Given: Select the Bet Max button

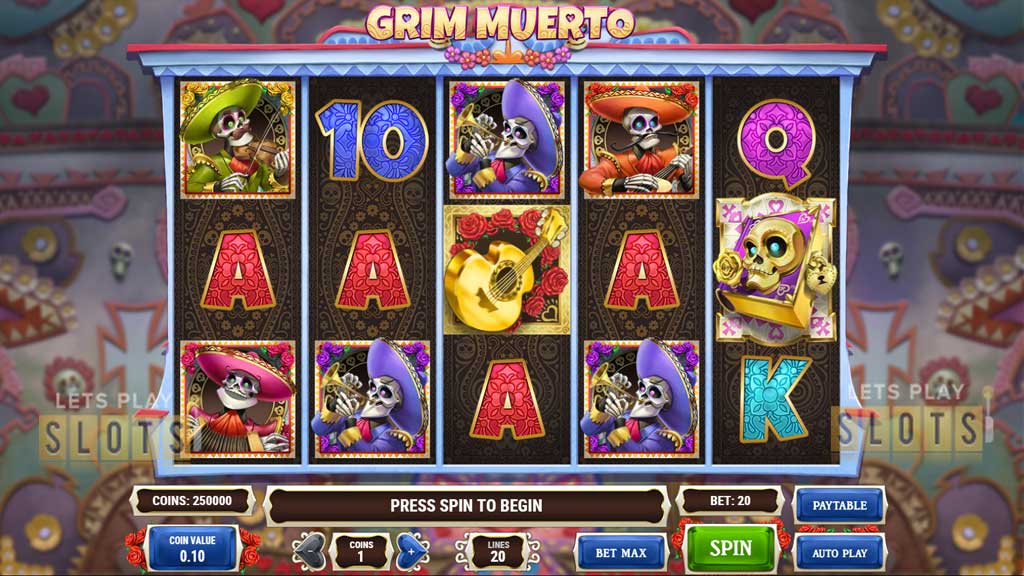Looking at the screenshot, I should coord(621,552).
